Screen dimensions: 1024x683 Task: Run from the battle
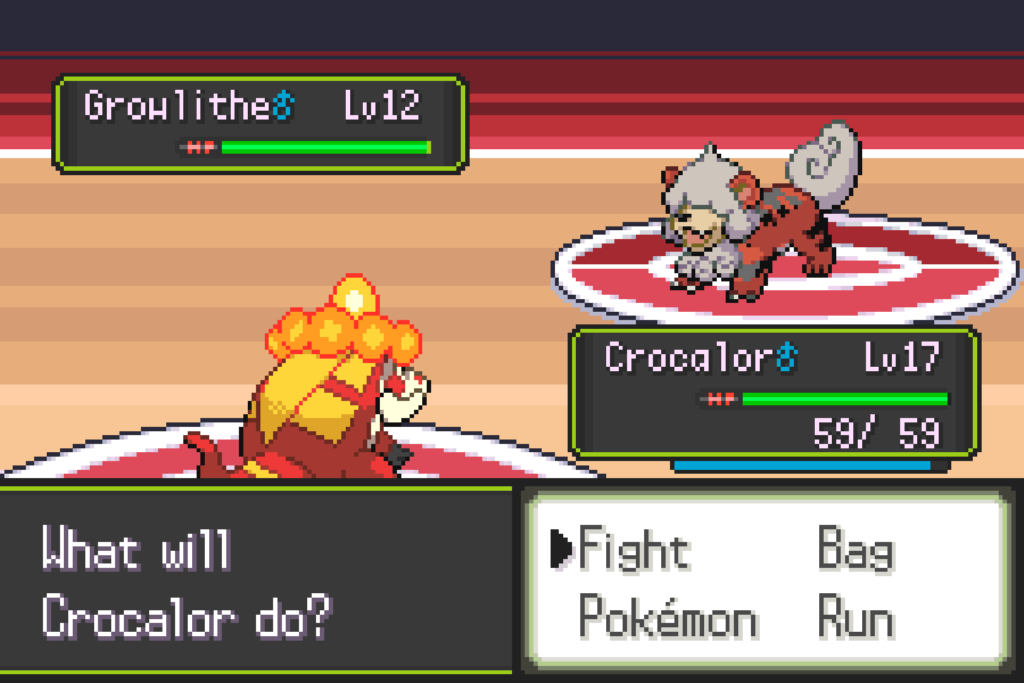pos(855,618)
